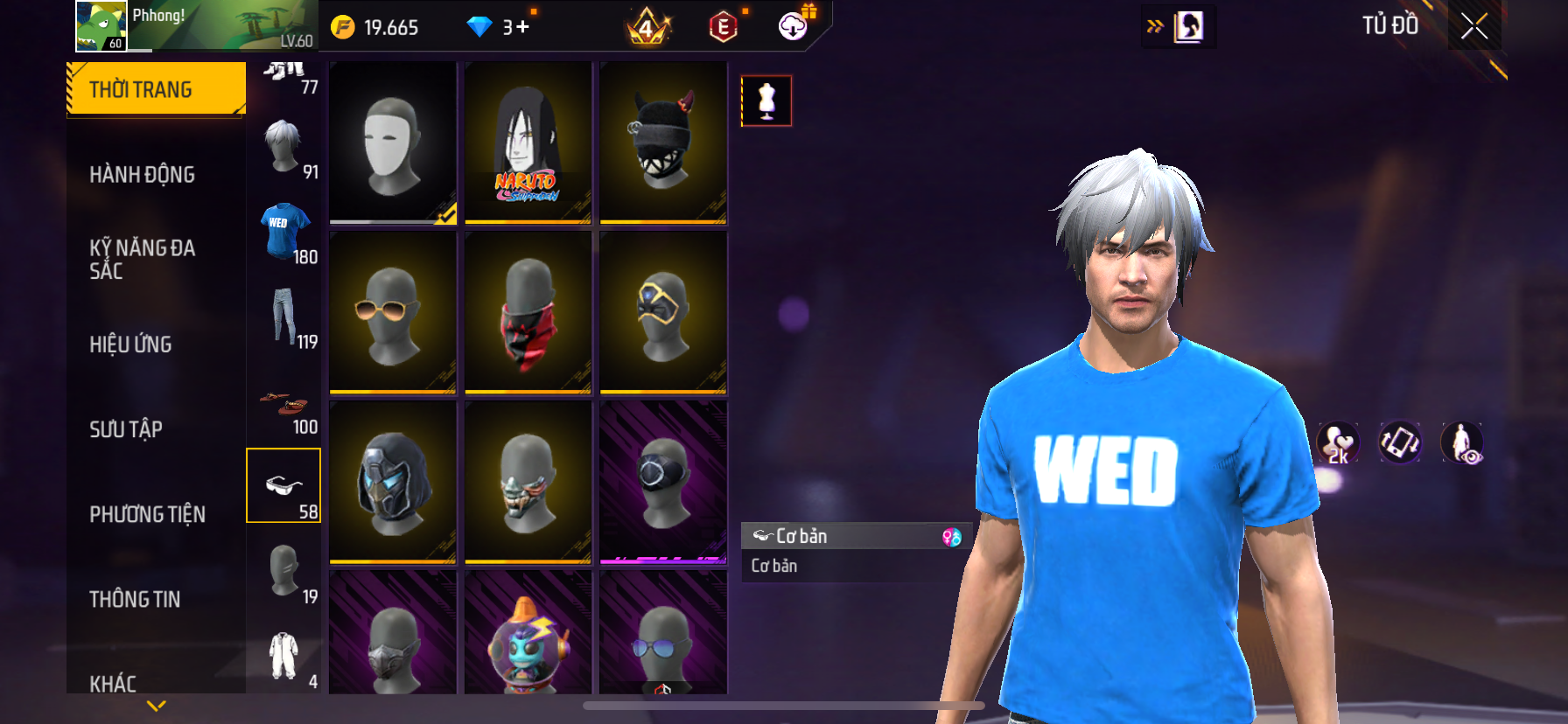
Task: Select the red and black bandana mask
Action: click(528, 312)
